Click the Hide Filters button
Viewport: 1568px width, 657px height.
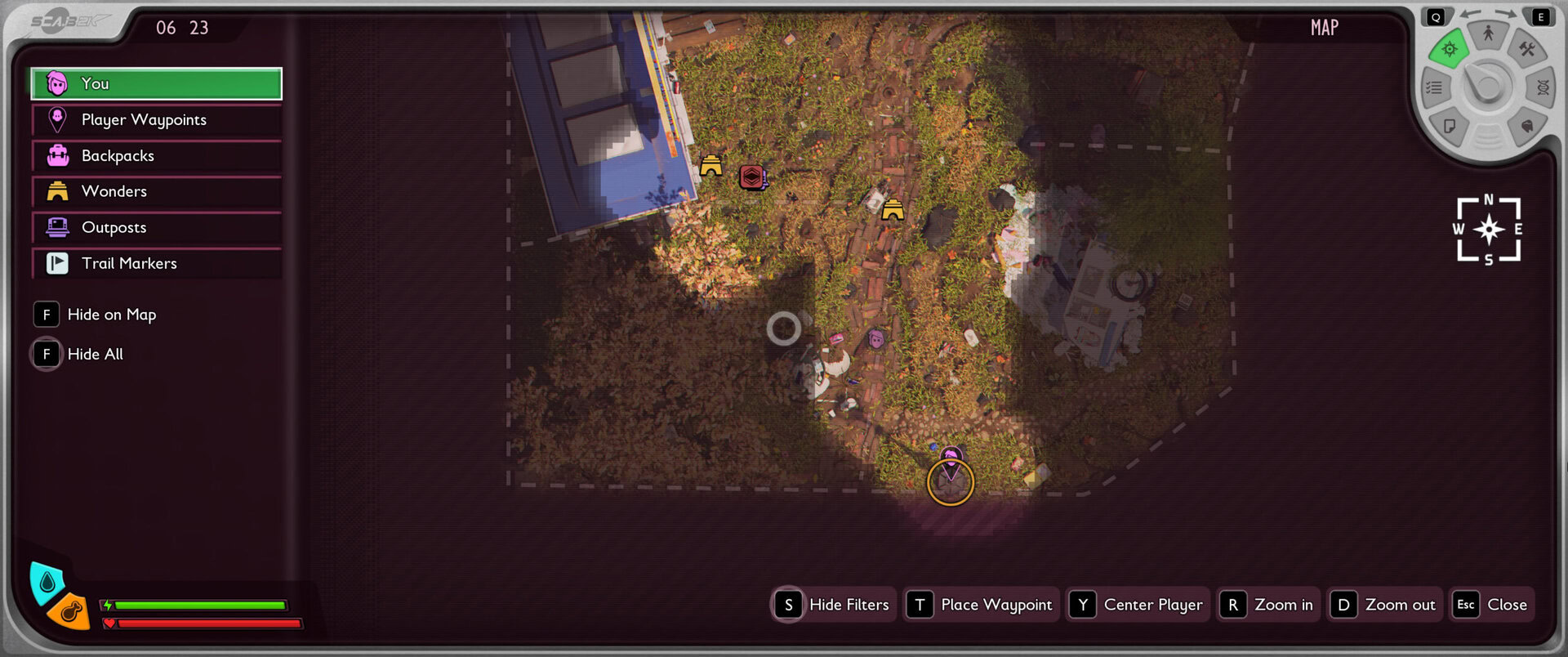pos(833,605)
